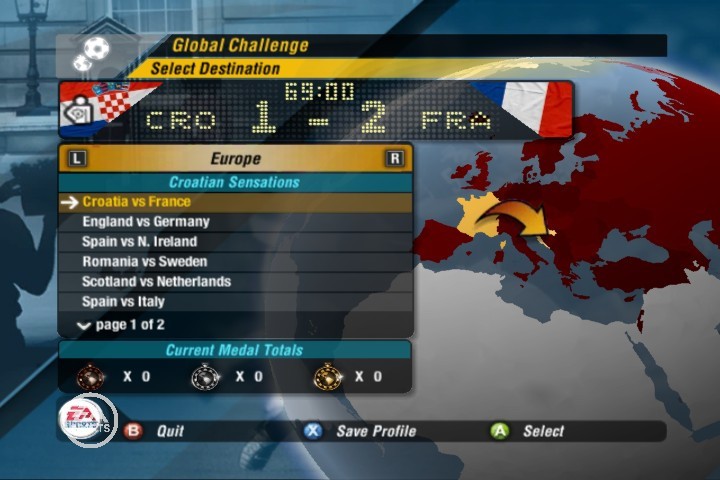
Task: Choose the England vs Germany match
Action: 146,222
